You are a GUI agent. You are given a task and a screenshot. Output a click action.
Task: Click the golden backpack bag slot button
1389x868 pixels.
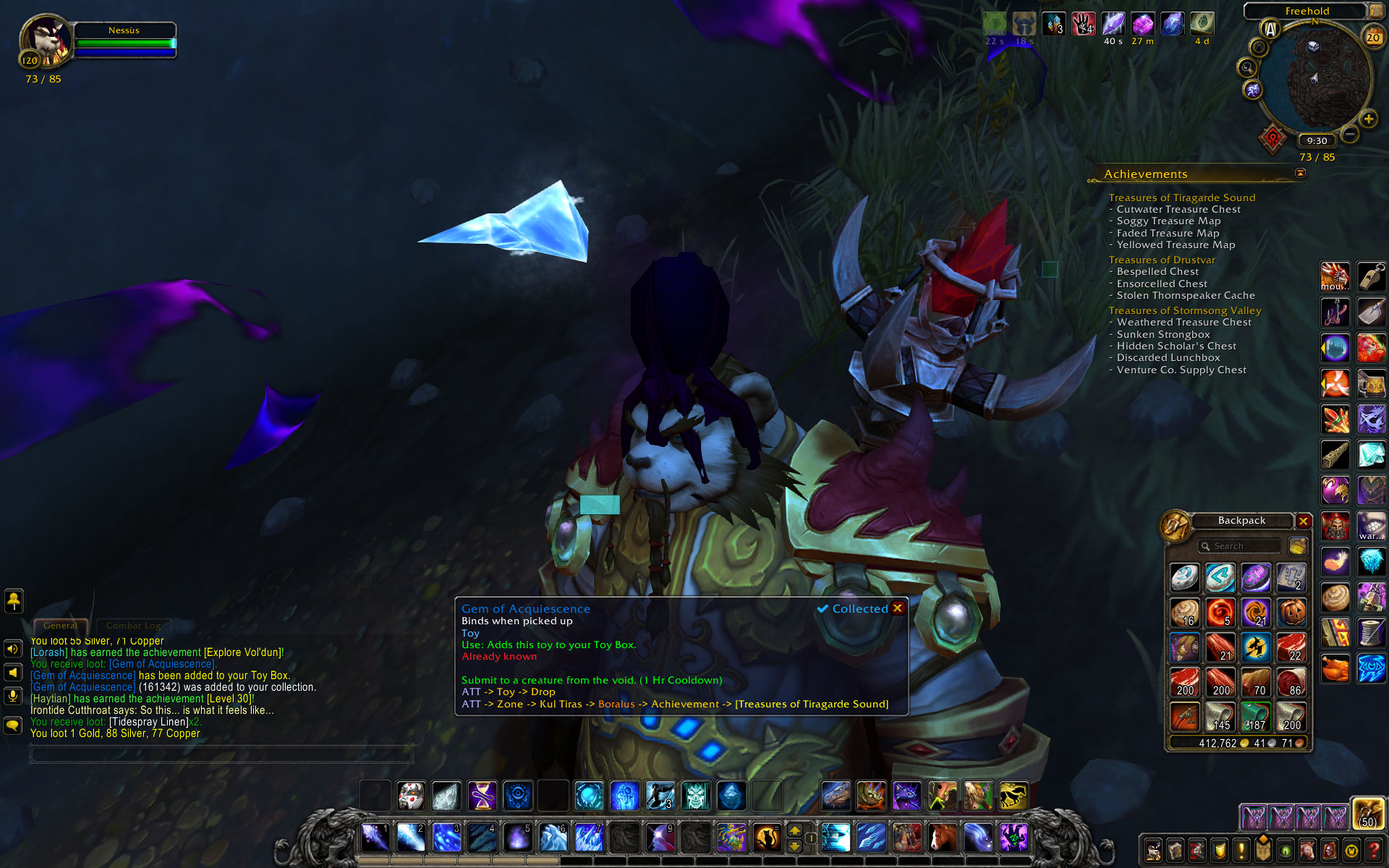pyautogui.click(x=1367, y=813)
